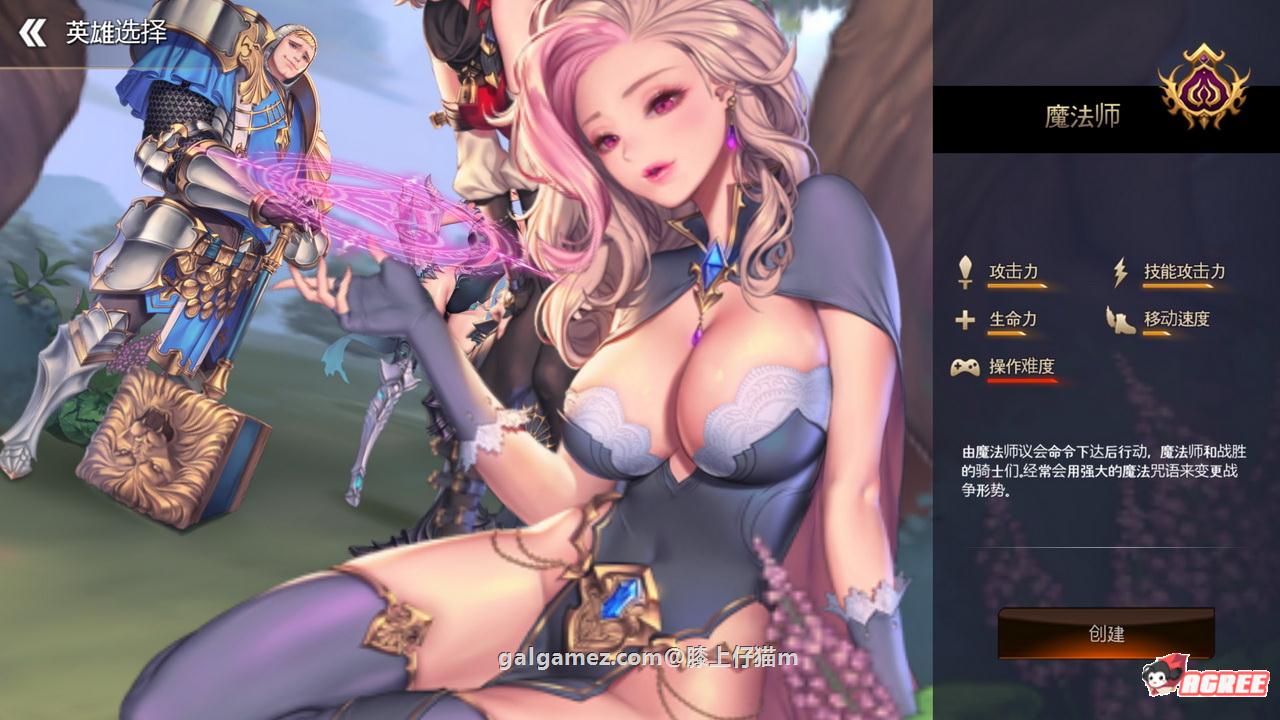This screenshot has width=1280, height=720.
Task: Click the cross-shaped 生命力 health icon
Action: [964, 318]
